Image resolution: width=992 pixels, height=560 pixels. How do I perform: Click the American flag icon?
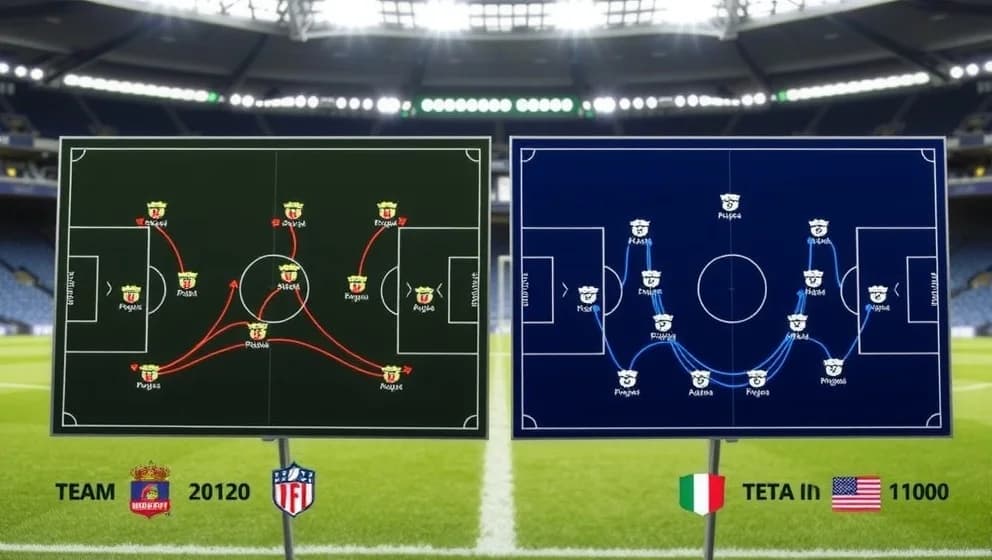coord(856,493)
